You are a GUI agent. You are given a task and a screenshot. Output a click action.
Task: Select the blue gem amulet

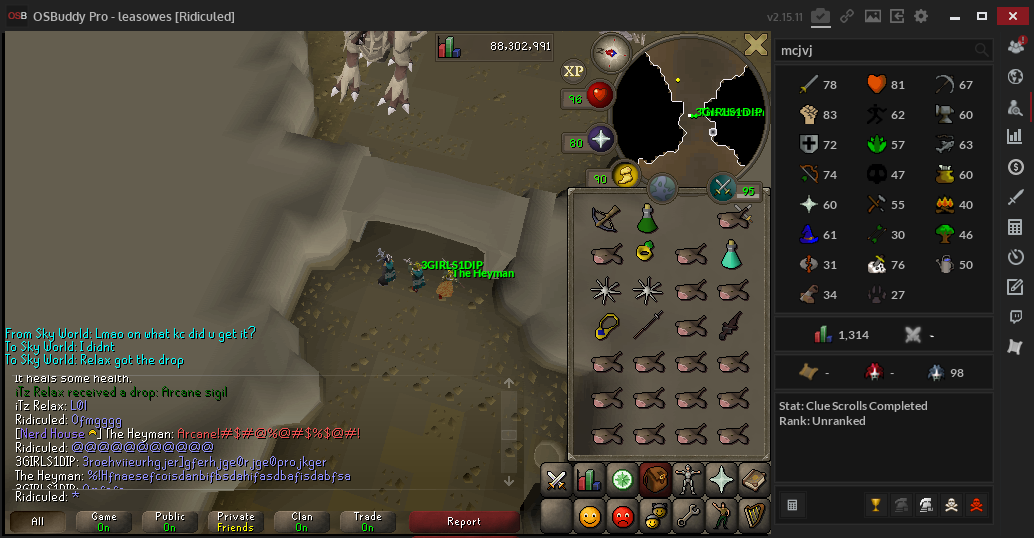[x=605, y=327]
